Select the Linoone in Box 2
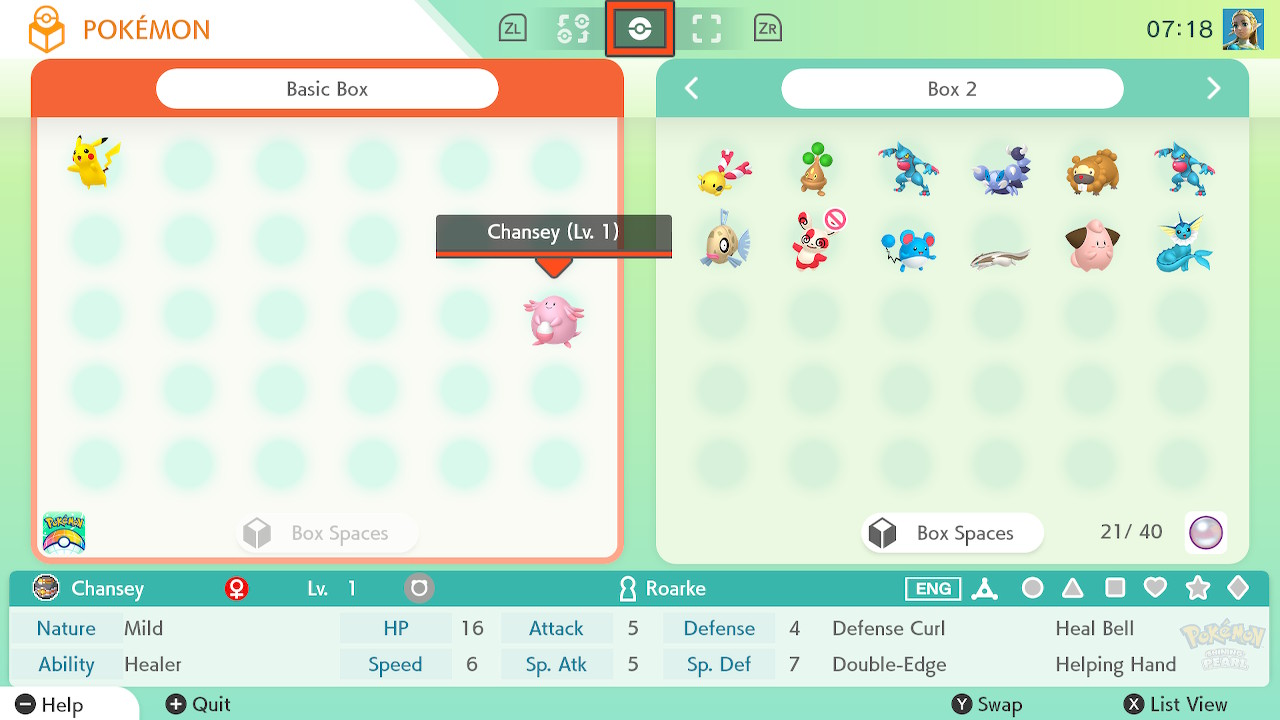The image size is (1280, 720). (999, 257)
